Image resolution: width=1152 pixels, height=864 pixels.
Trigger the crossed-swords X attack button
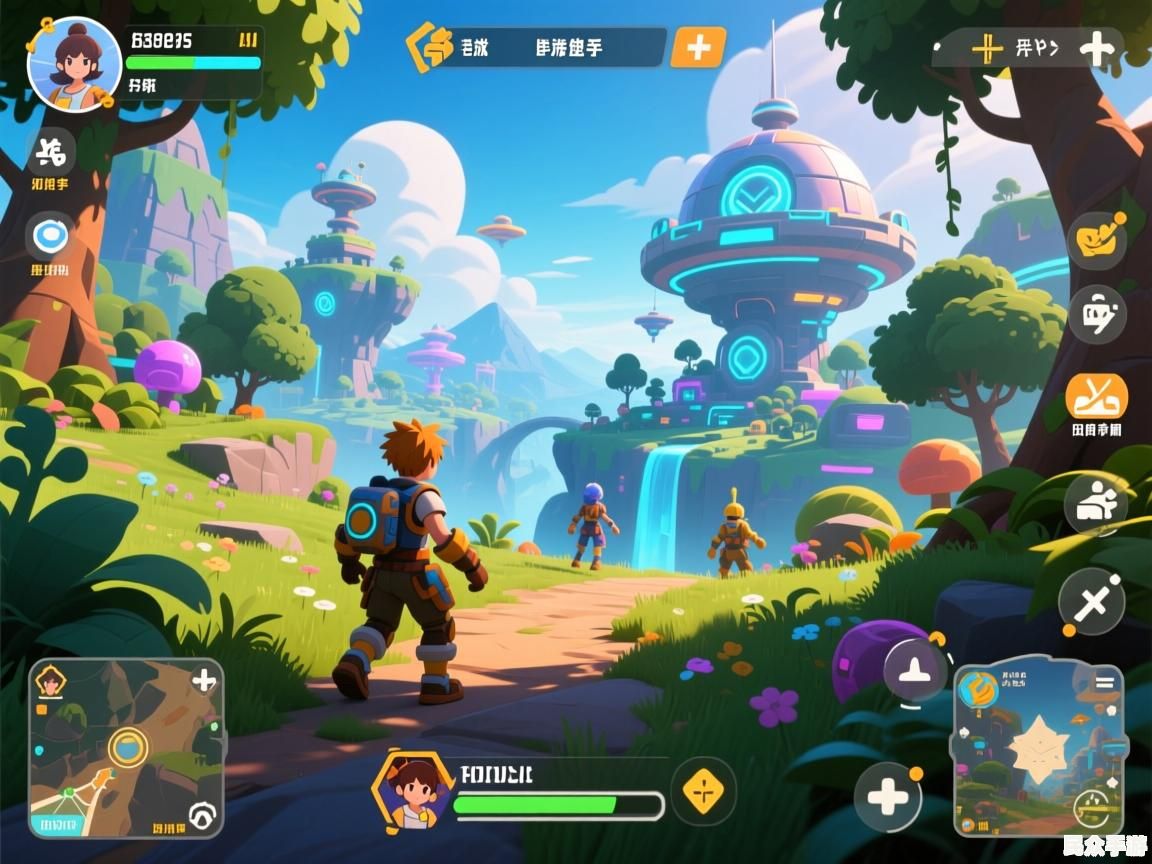1092,602
